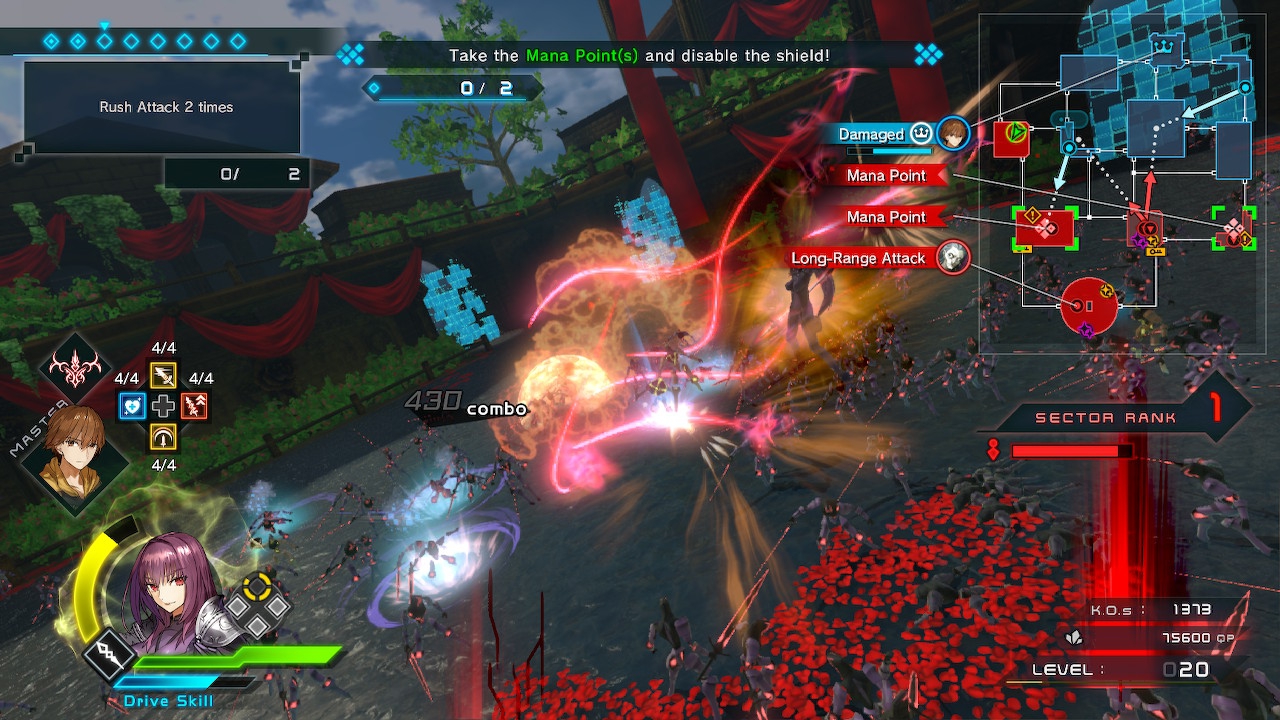Click the Mana Points objective banner

click(x=639, y=56)
